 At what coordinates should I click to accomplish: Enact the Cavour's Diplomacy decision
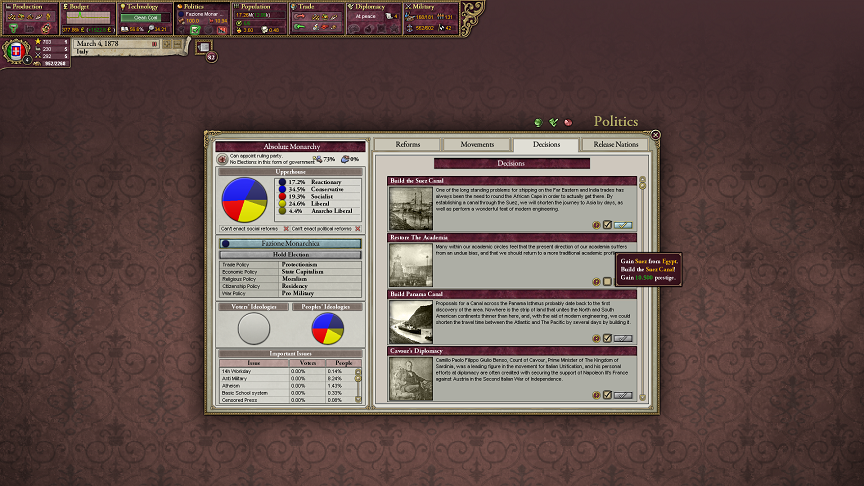click(623, 395)
